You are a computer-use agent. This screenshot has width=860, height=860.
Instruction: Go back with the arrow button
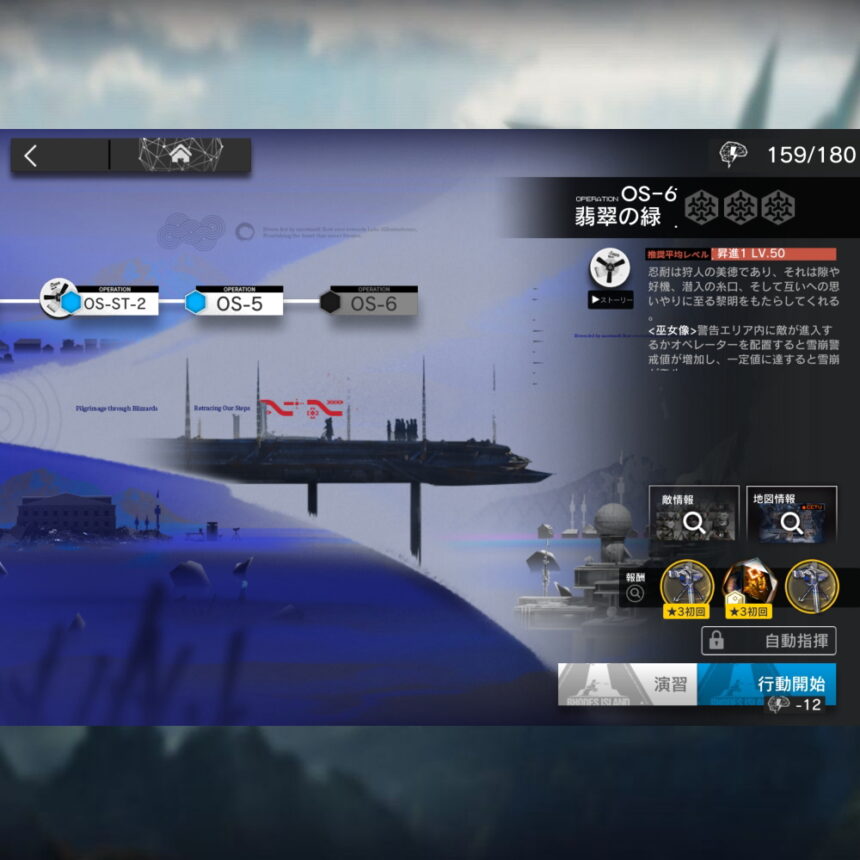coord(31,155)
